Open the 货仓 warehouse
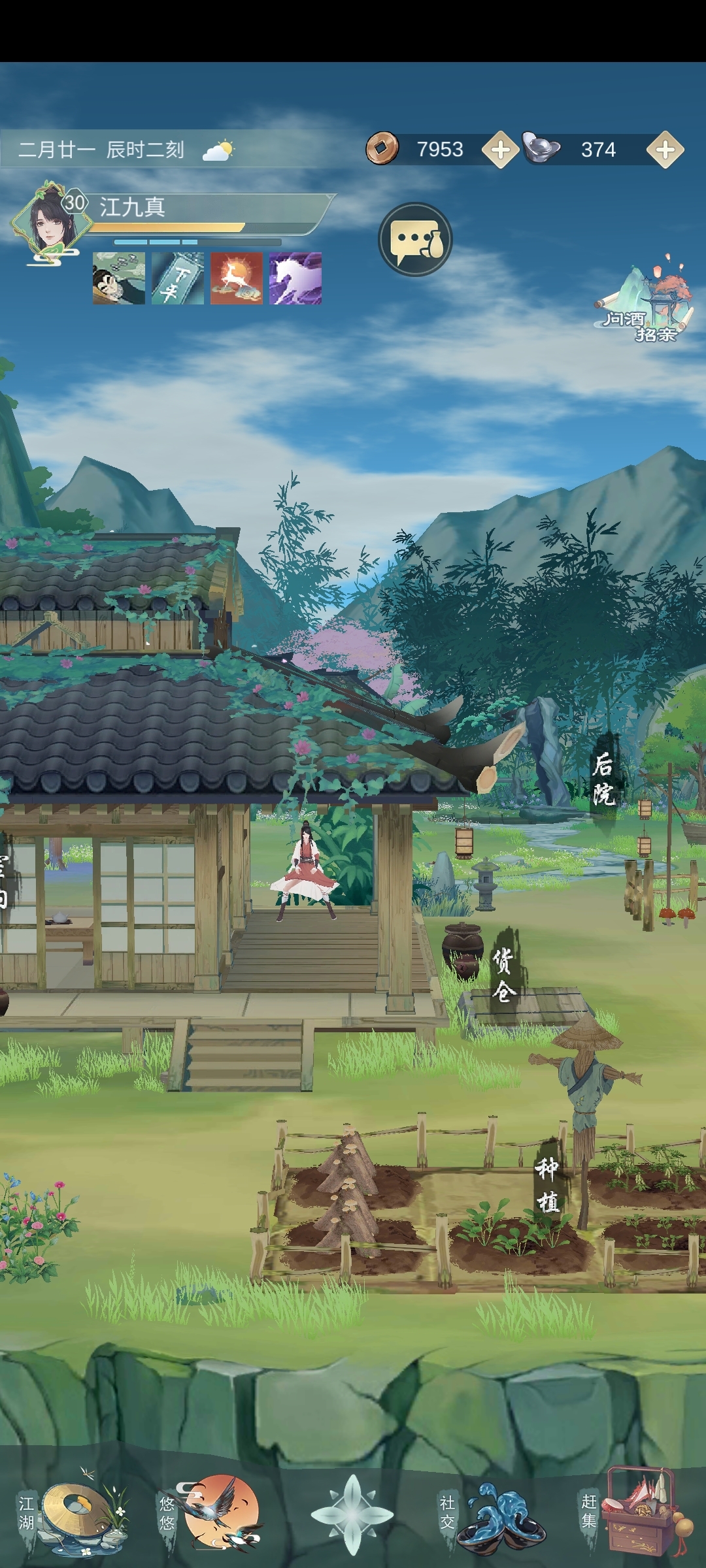 pos(504,975)
